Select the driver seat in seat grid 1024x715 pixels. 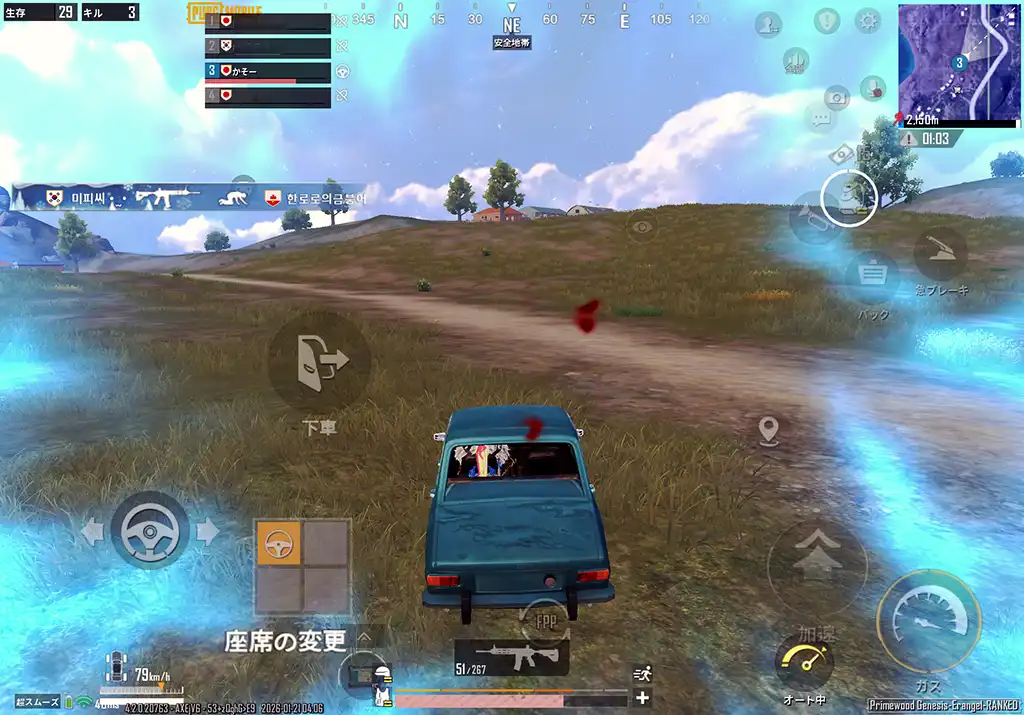(x=280, y=543)
